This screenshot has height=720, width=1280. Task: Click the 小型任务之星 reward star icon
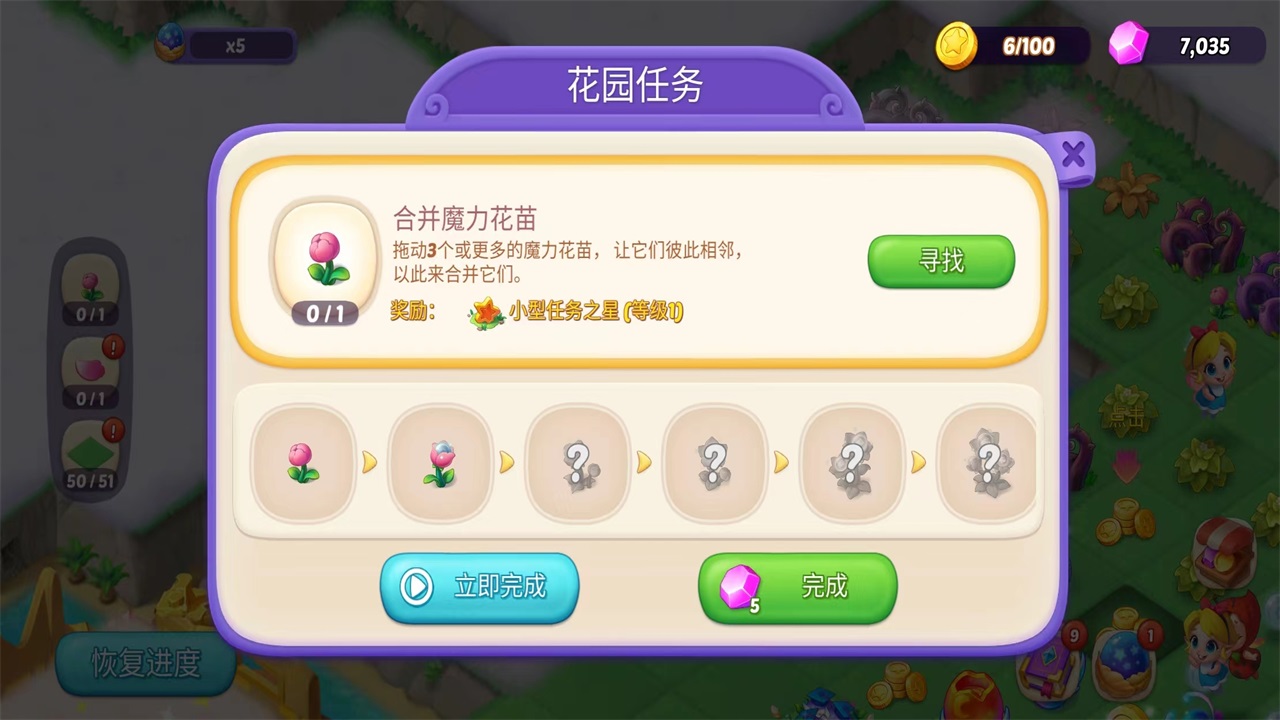(x=485, y=312)
